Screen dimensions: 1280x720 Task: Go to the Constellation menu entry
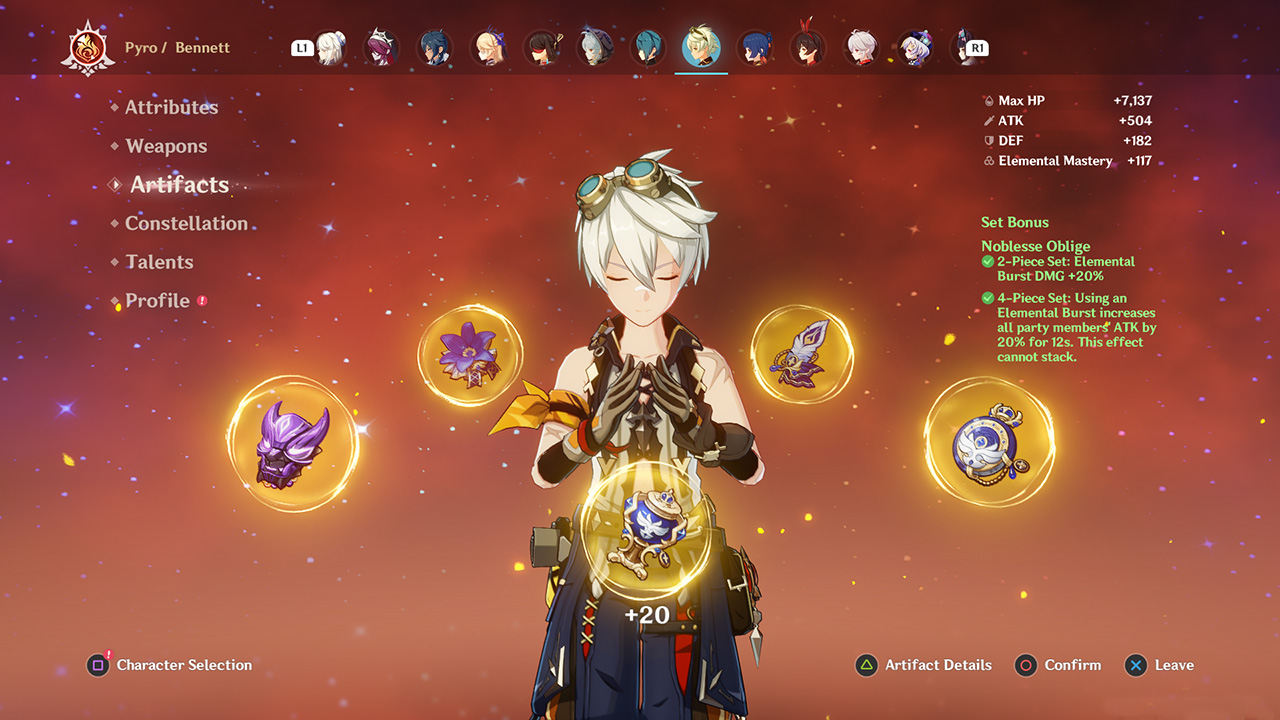tap(186, 223)
